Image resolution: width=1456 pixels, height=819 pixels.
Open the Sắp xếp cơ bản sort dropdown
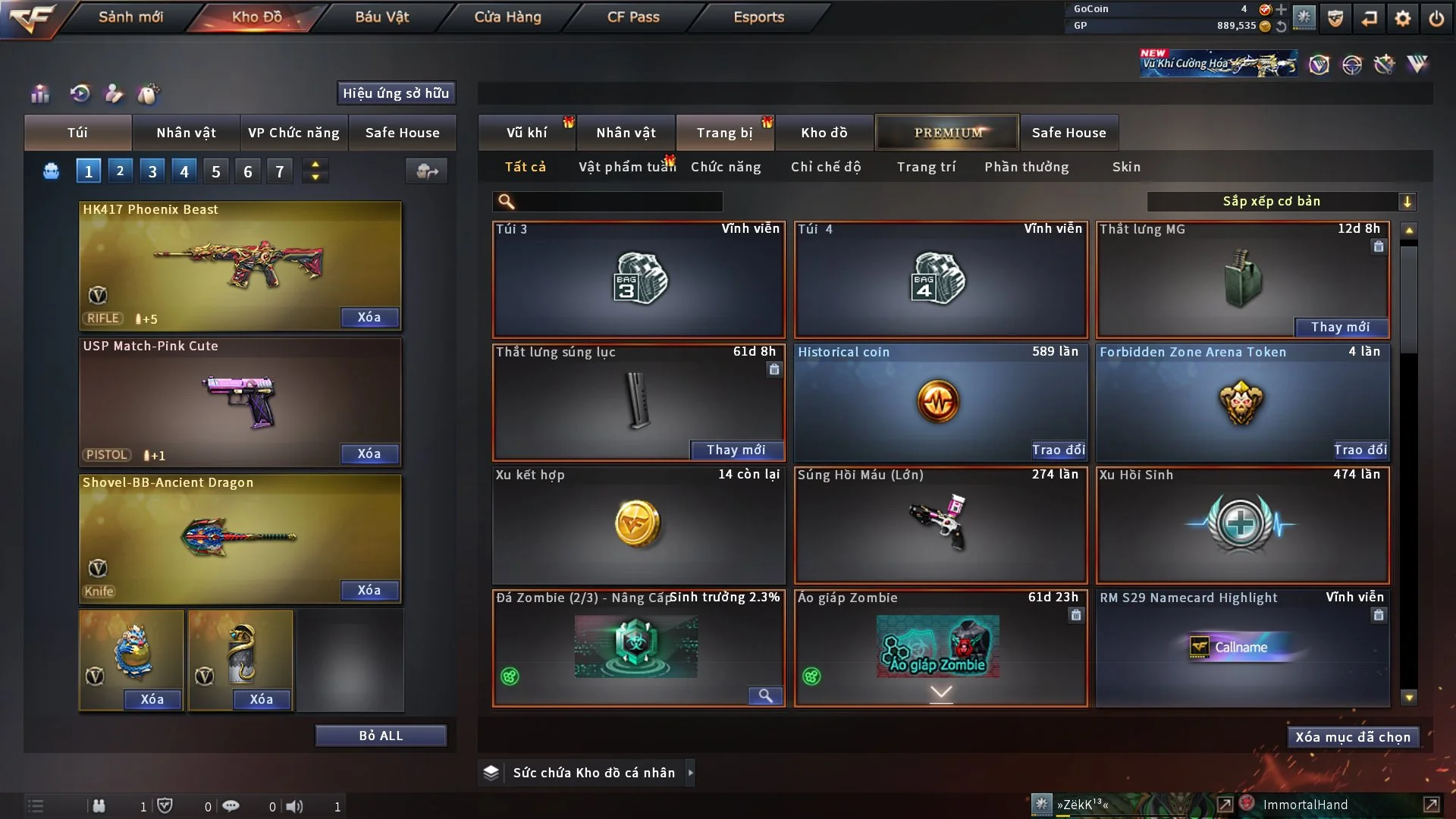pos(1281,202)
